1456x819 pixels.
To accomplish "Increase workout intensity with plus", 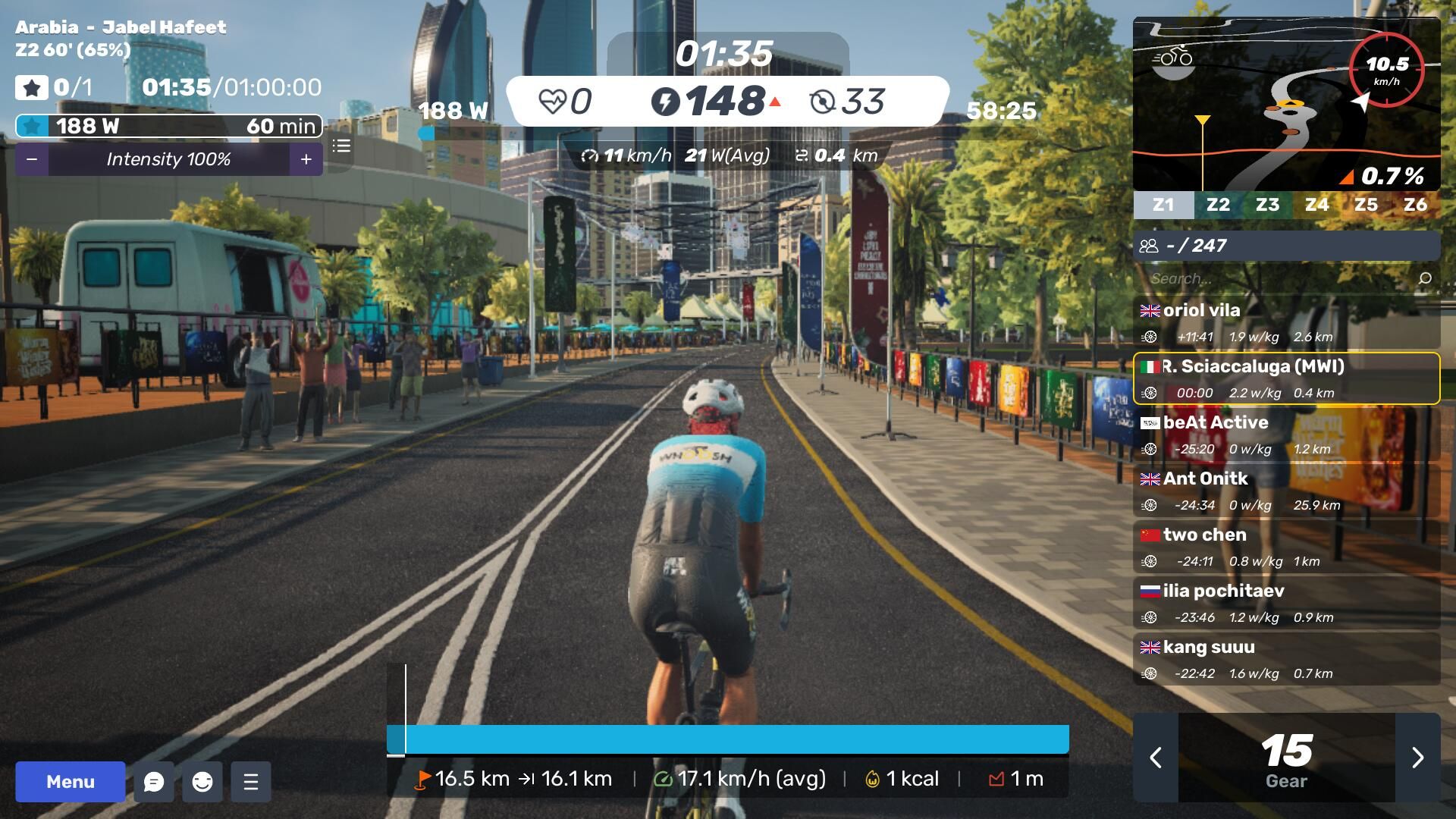I will [x=306, y=159].
